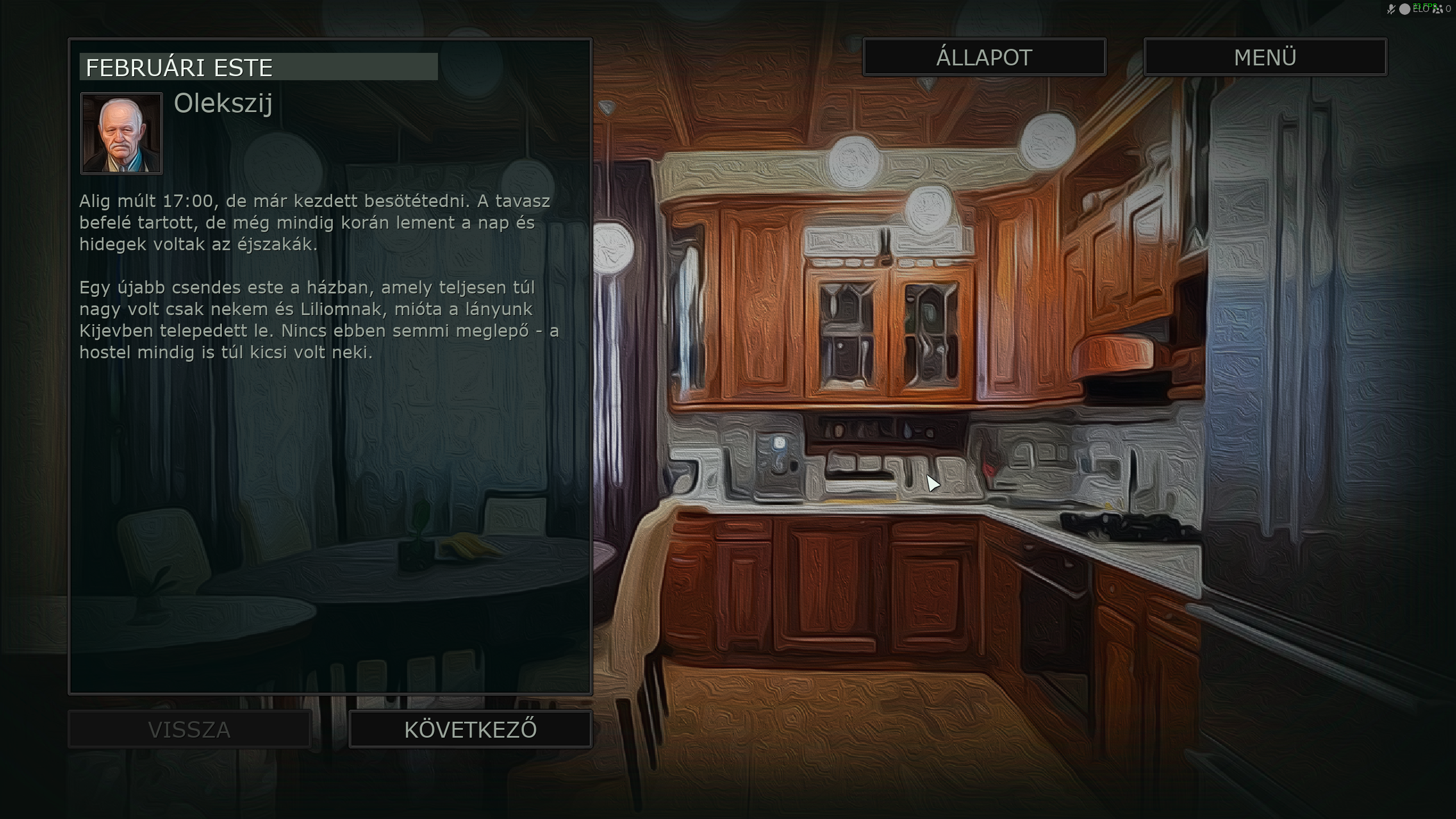1456x819 pixels.
Task: Open the MENÜ button
Action: tap(1265, 57)
